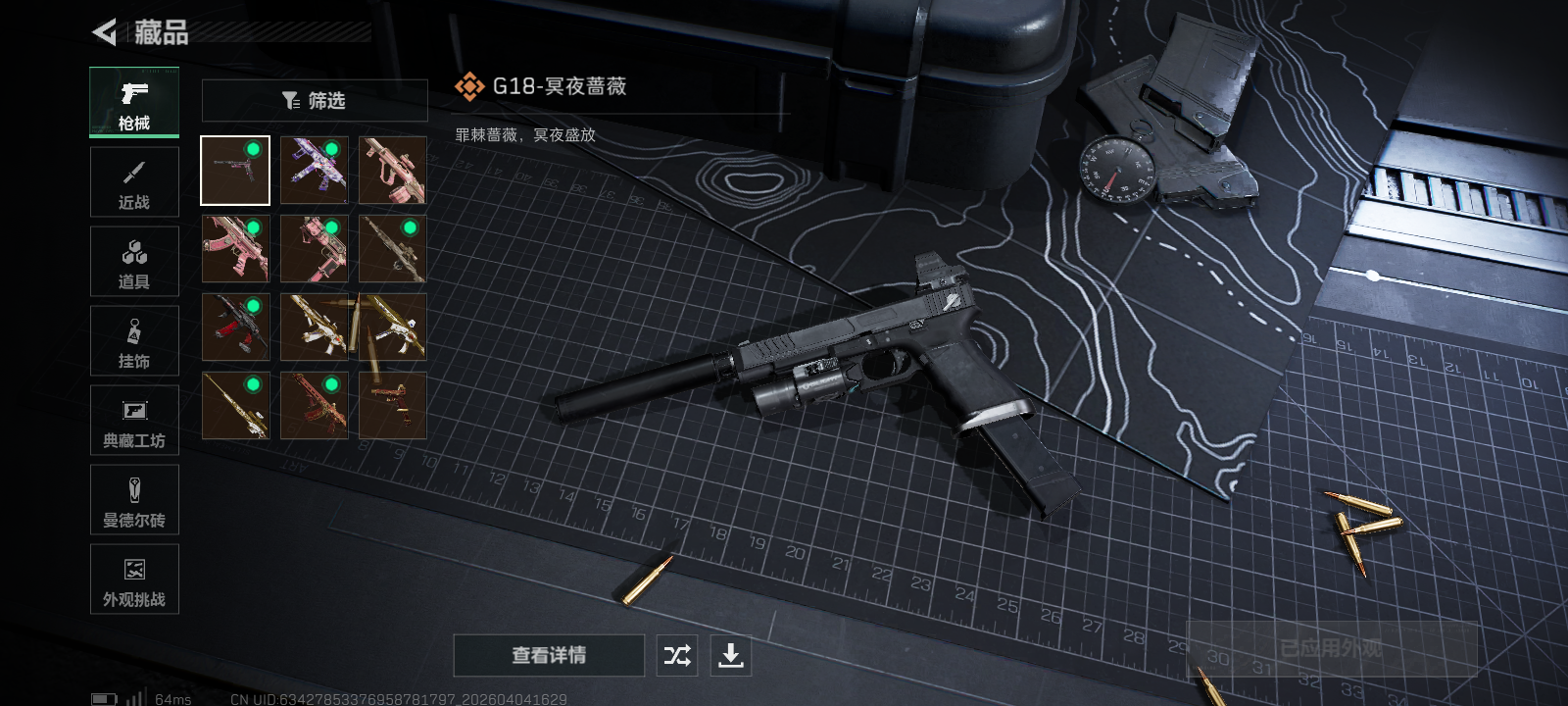Open the 外观挑战 appearance challenge section
Screen dimensions: 1568x706
pos(134,580)
